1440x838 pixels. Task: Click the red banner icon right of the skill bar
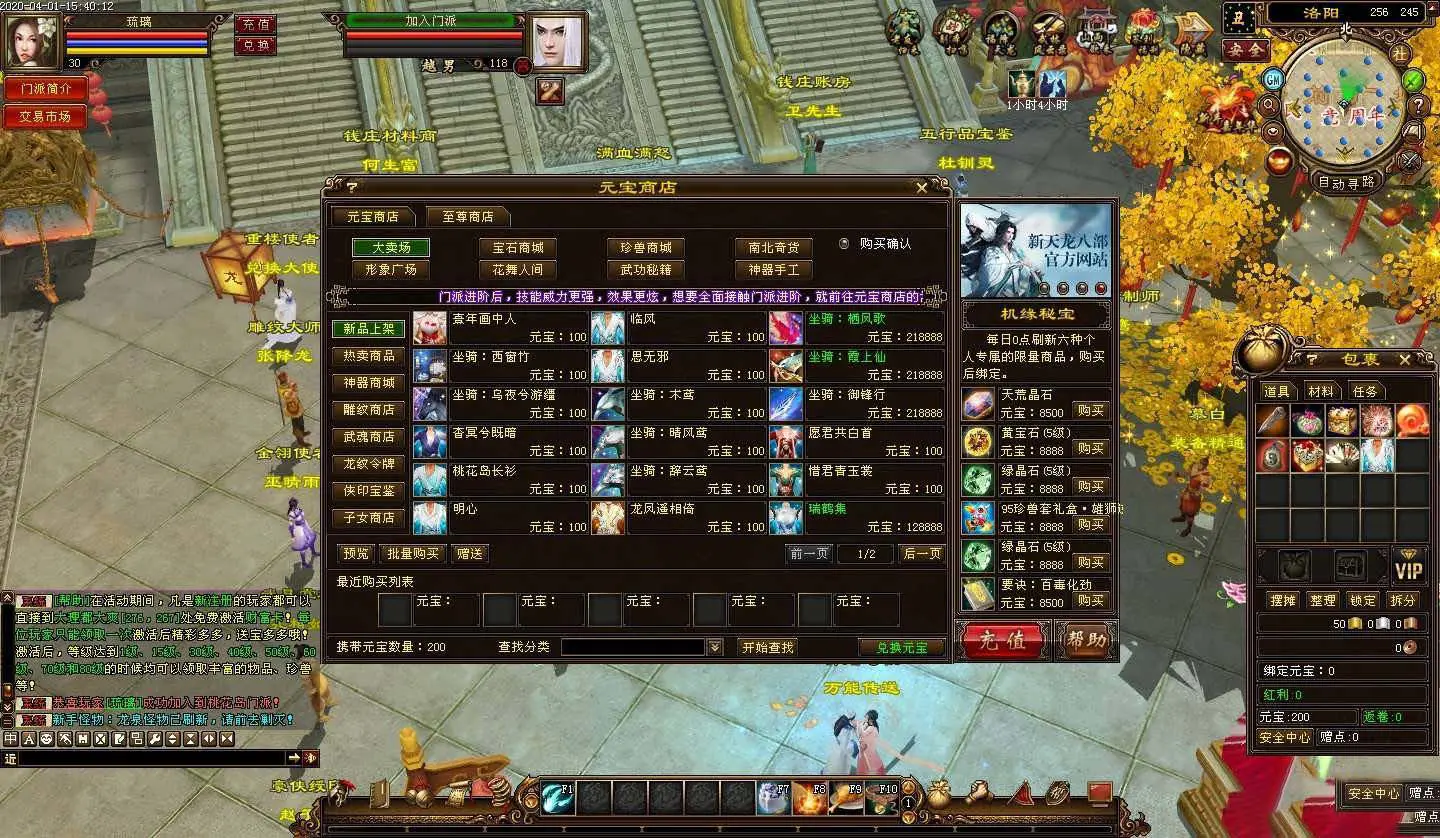1100,792
